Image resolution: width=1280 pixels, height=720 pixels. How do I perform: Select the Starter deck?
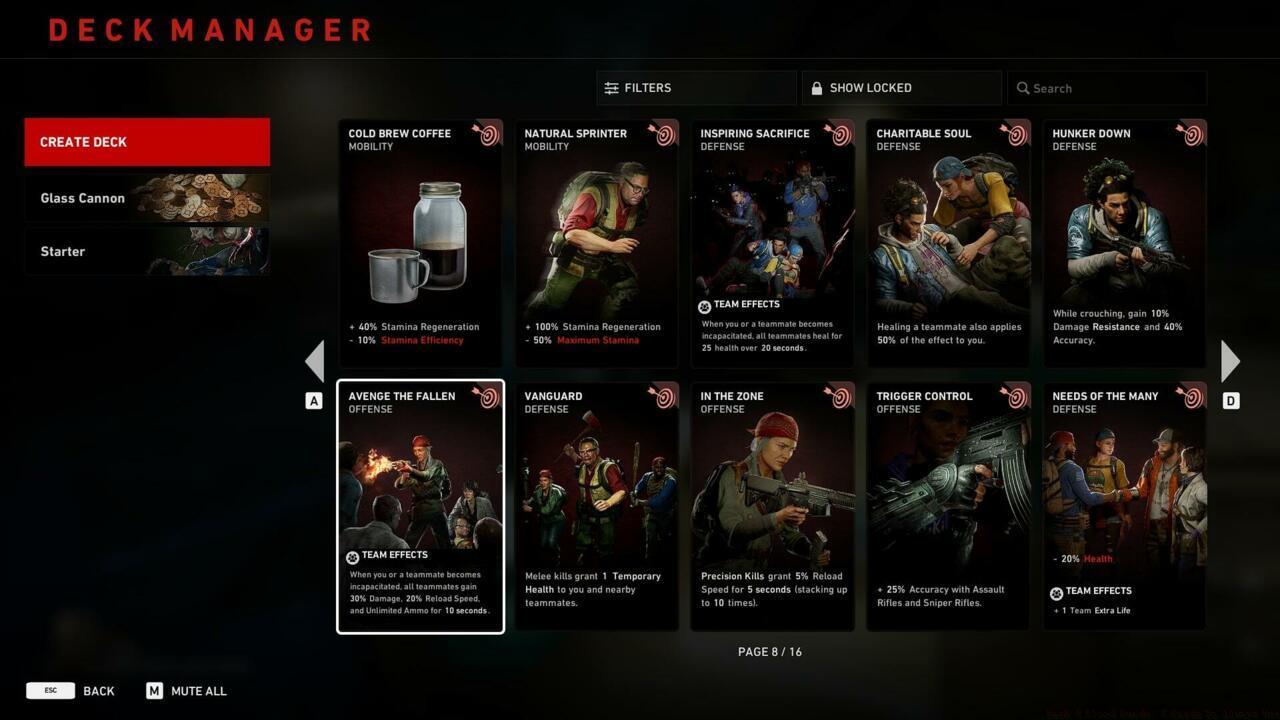pyautogui.click(x=147, y=251)
